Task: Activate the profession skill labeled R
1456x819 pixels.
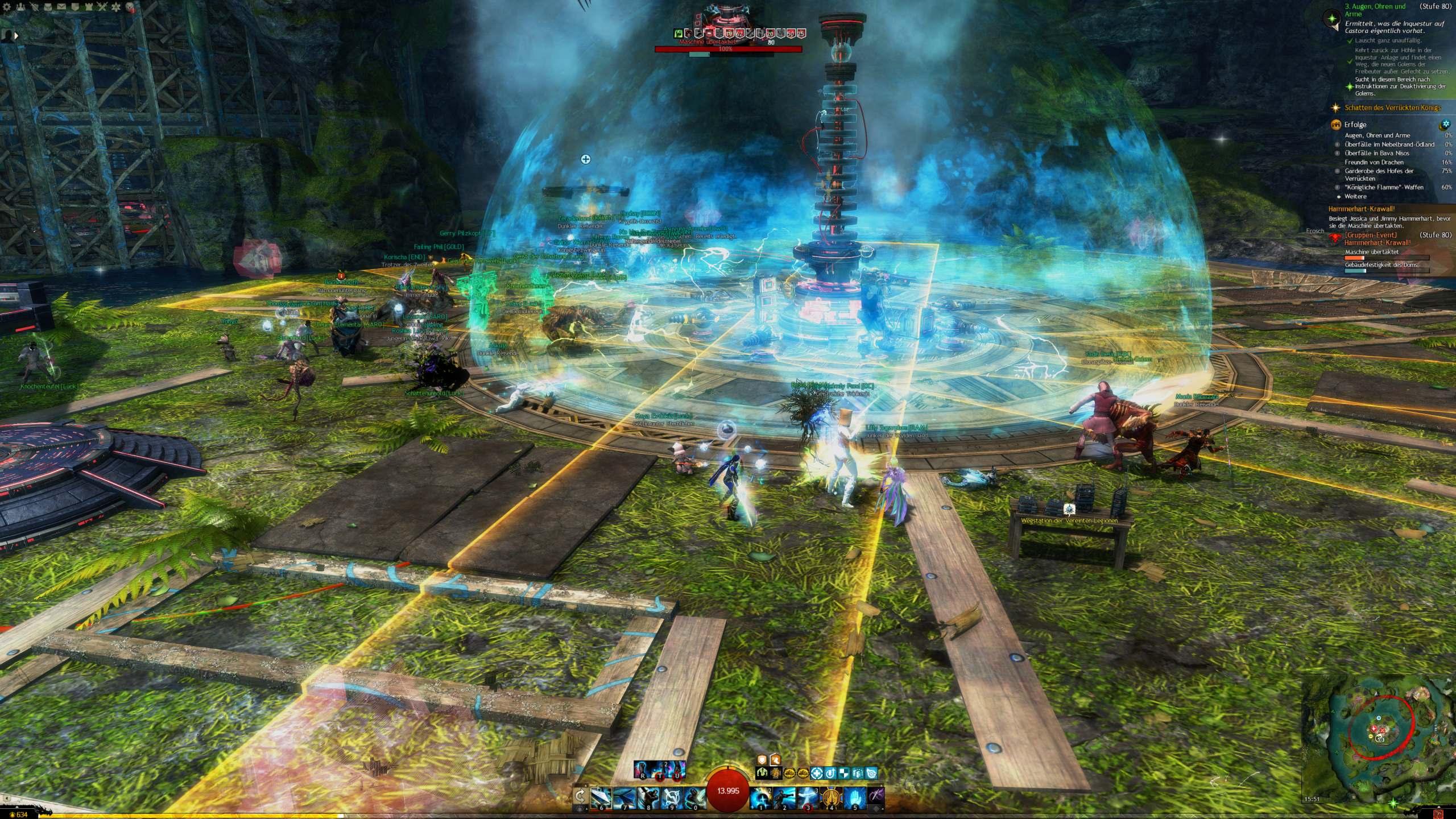Action: [643, 769]
